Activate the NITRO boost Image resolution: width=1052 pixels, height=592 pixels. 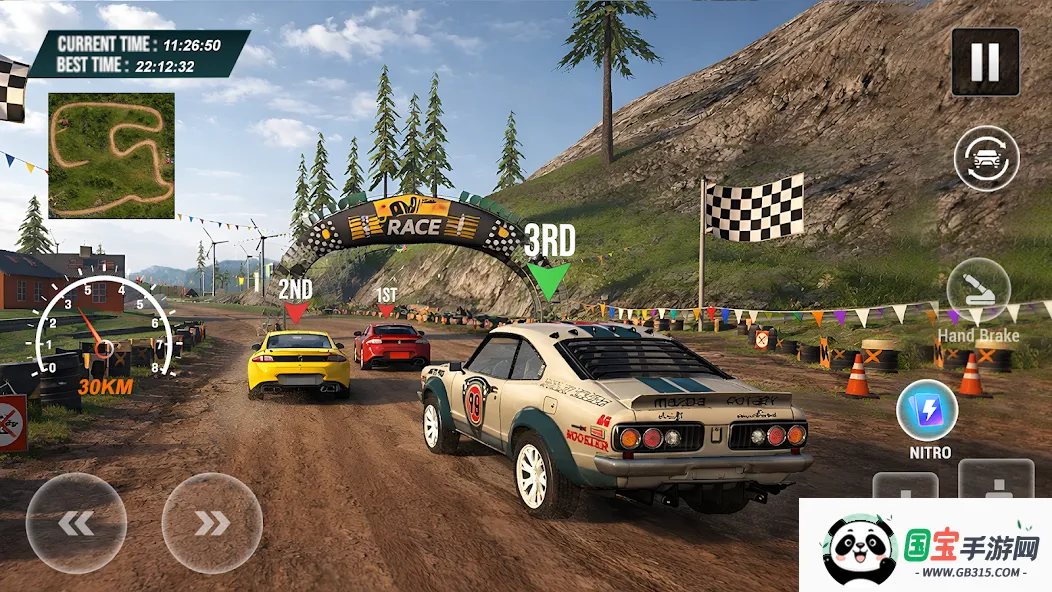[x=927, y=411]
